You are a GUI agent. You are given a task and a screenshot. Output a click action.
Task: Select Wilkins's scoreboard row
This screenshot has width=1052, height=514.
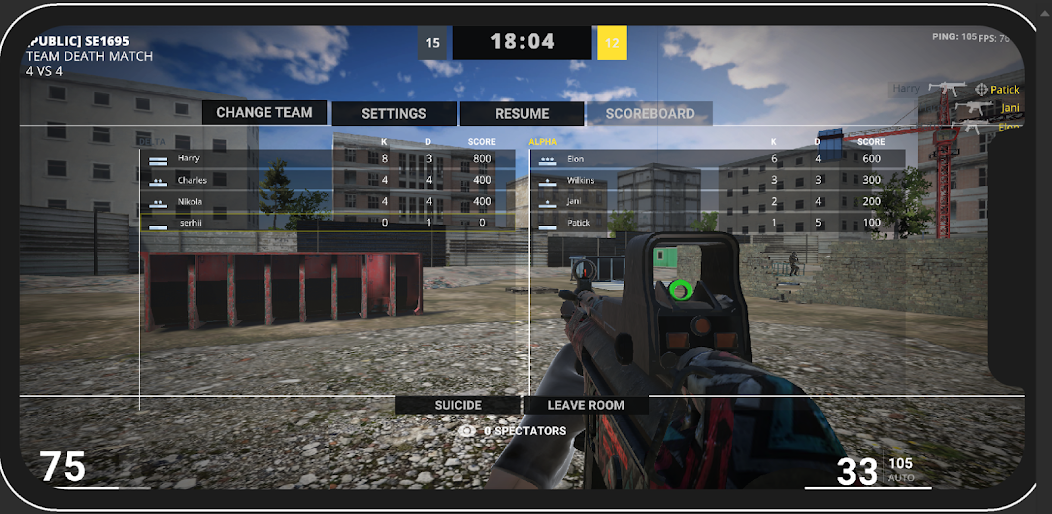click(718, 180)
